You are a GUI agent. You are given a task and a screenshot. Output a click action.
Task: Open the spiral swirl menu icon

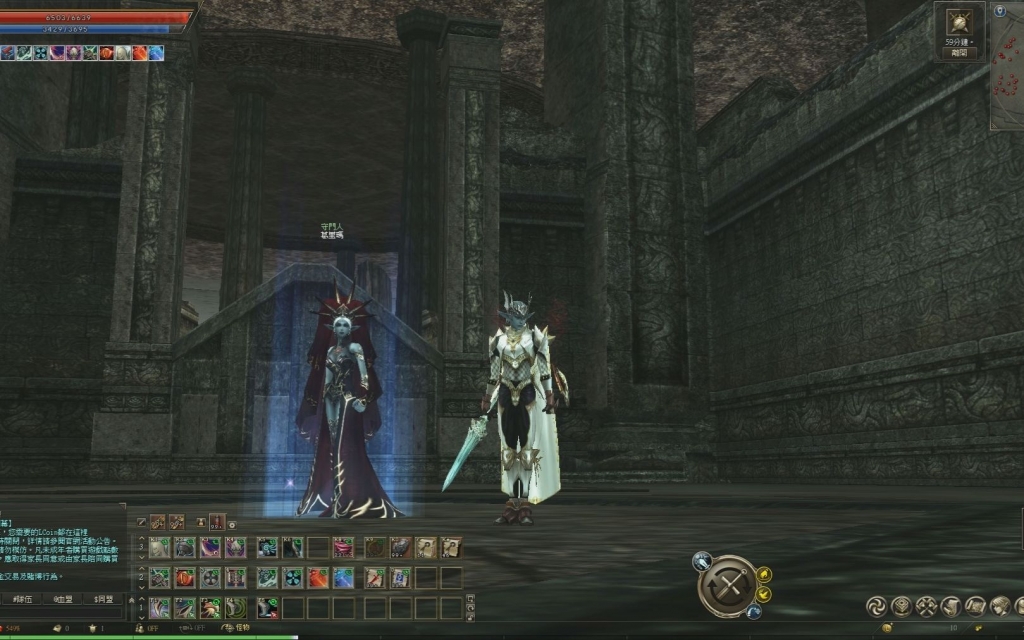pos(875,605)
